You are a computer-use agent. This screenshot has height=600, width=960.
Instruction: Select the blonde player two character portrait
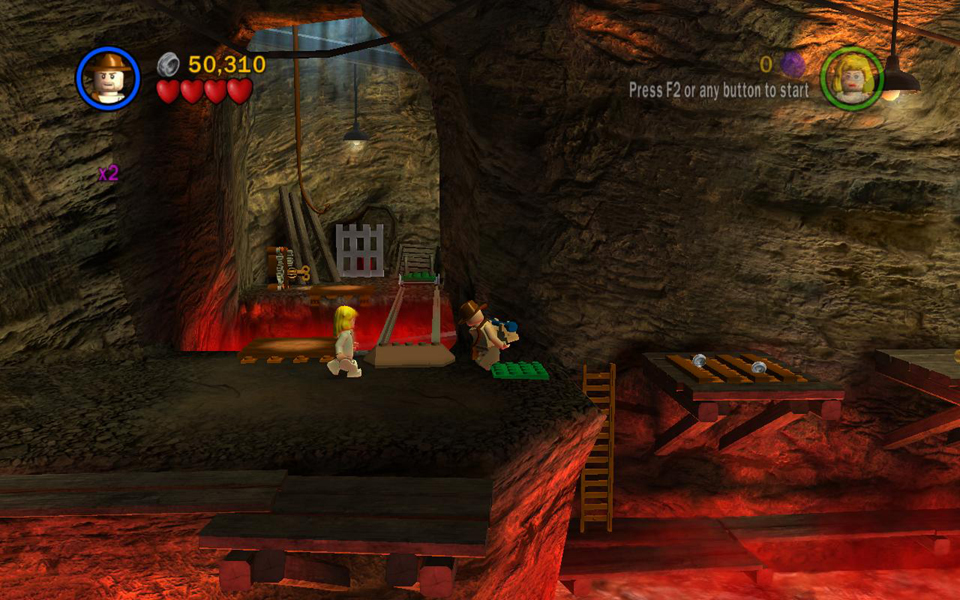852,77
